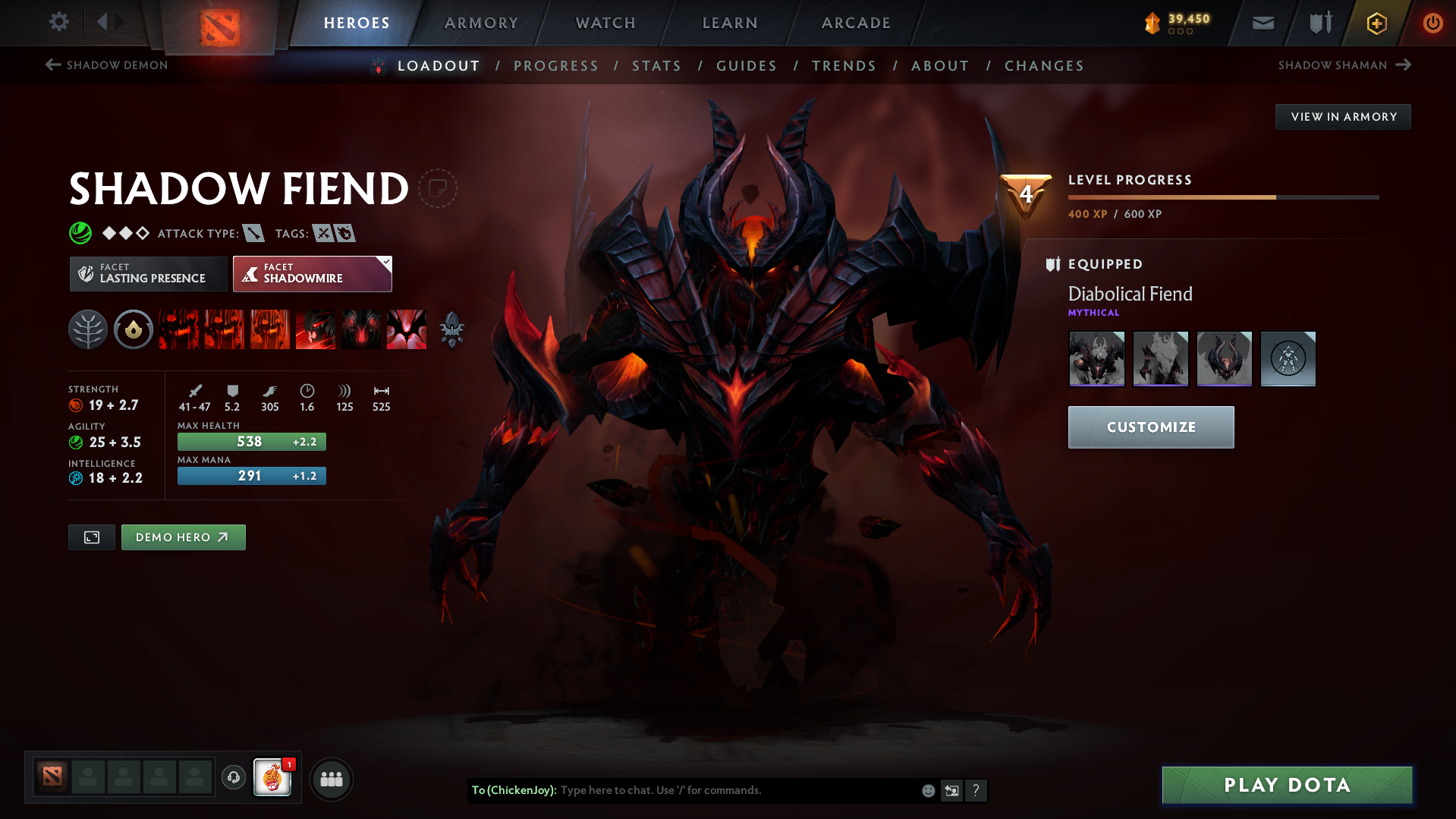
Task: Open the Armory menu item
Action: [482, 23]
